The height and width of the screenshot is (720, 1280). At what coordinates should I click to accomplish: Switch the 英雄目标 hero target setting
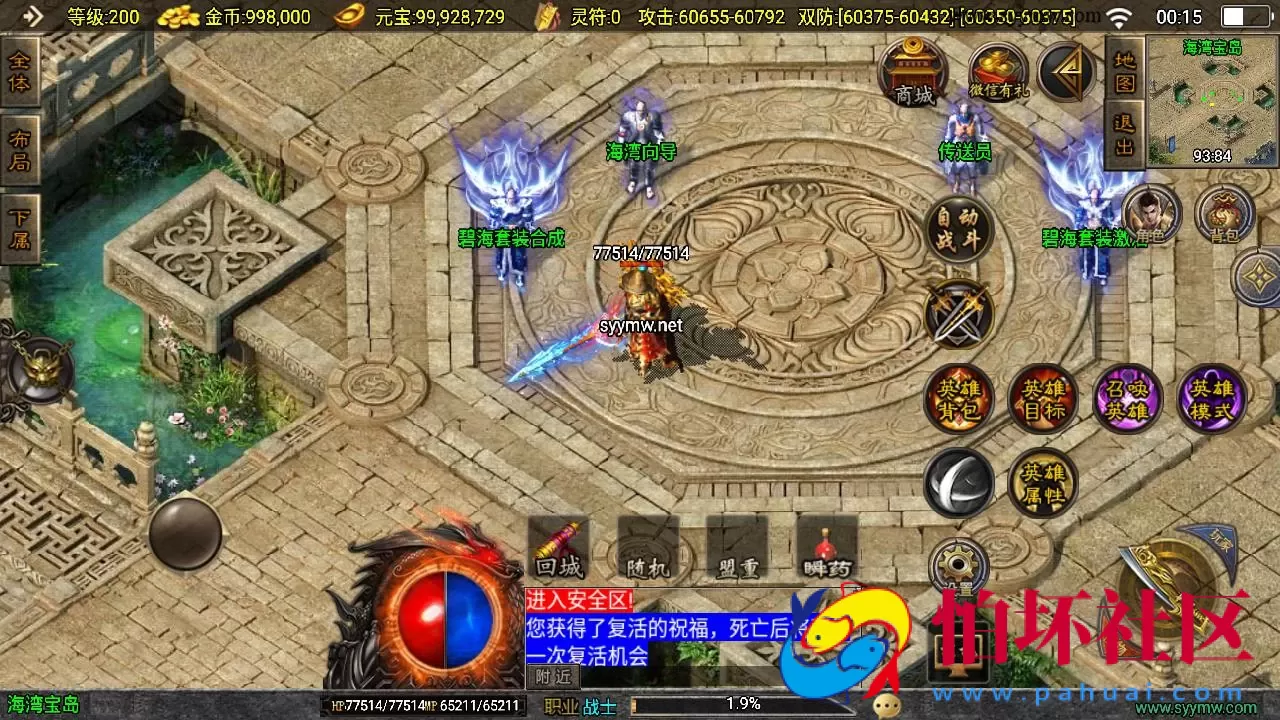click(1042, 398)
